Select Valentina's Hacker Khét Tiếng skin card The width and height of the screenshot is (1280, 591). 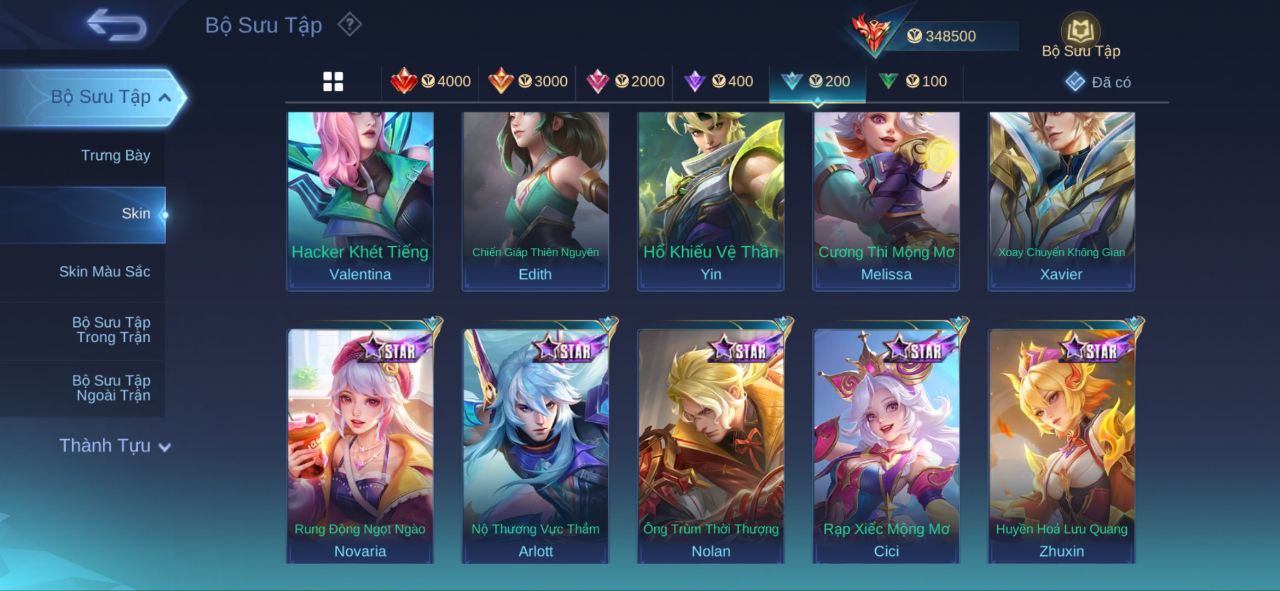360,200
